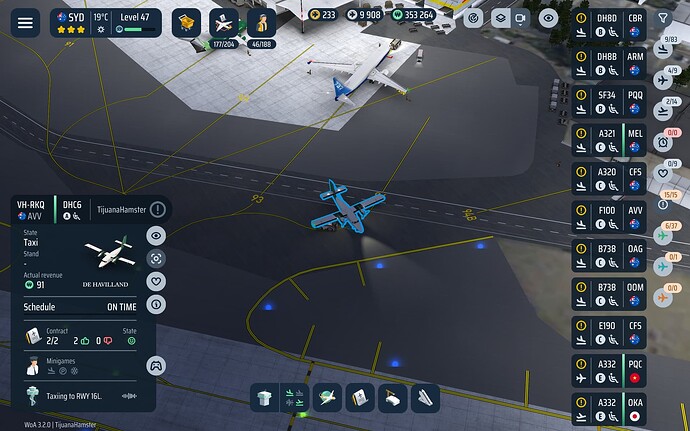
Task: Select the A332 flight to OKA
Action: tap(610, 408)
